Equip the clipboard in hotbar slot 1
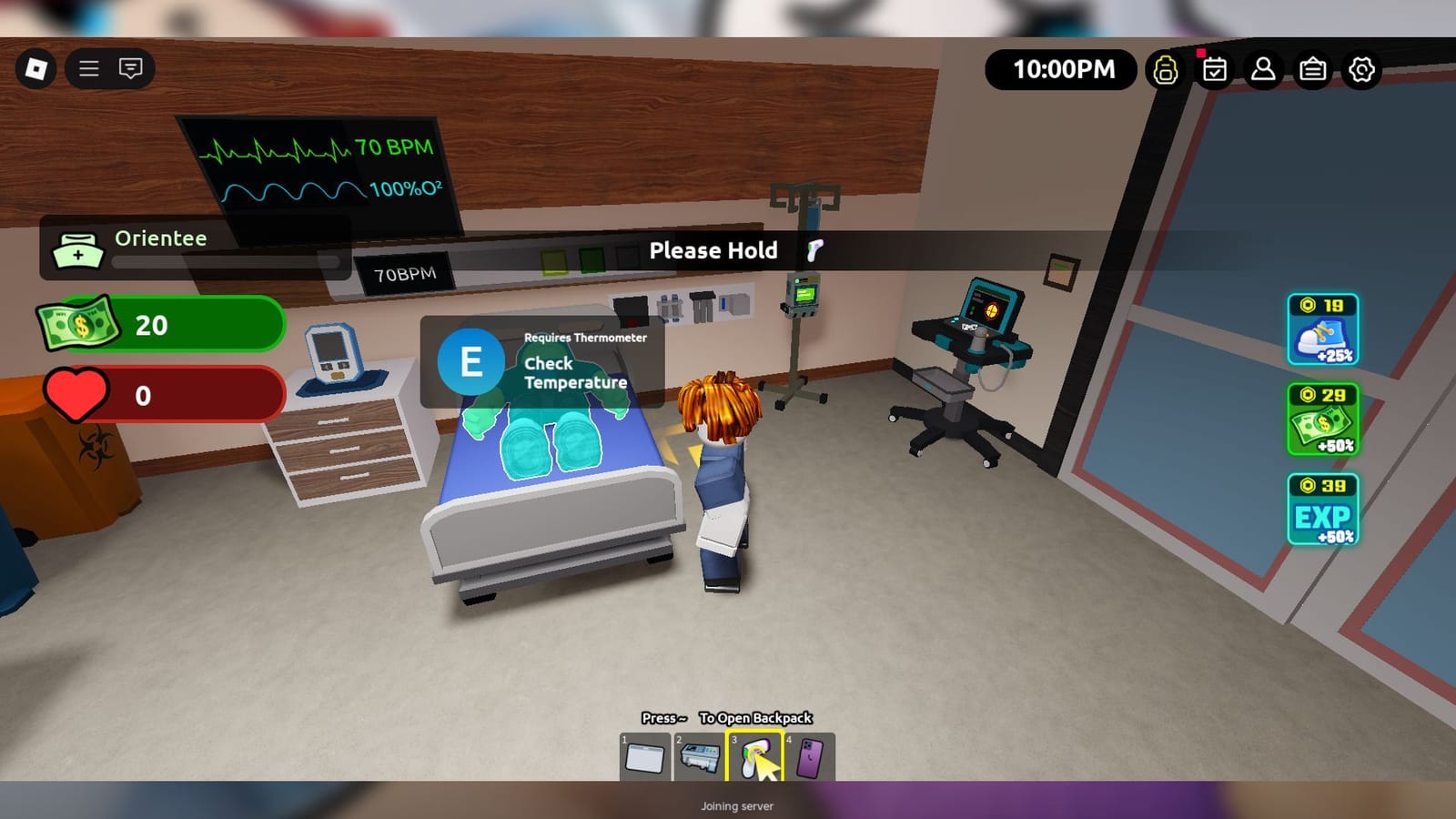This screenshot has width=1456, height=819. pyautogui.click(x=647, y=757)
